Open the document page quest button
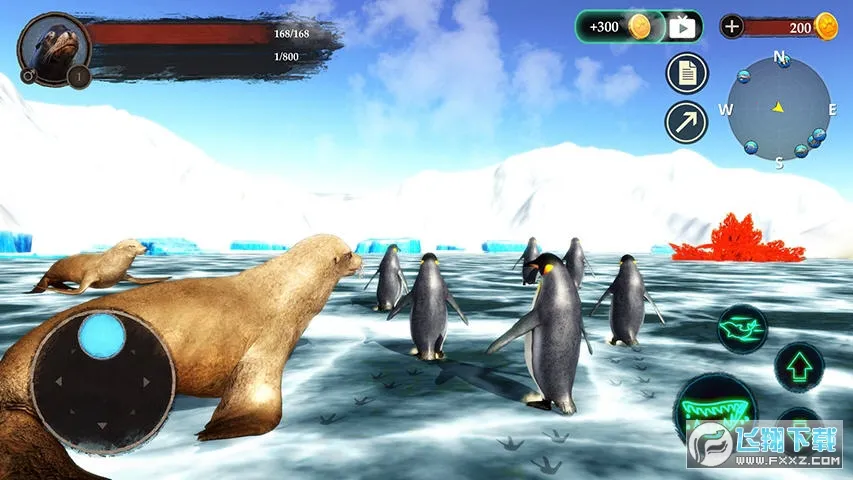Viewport: 853px width, 480px height. [686, 73]
